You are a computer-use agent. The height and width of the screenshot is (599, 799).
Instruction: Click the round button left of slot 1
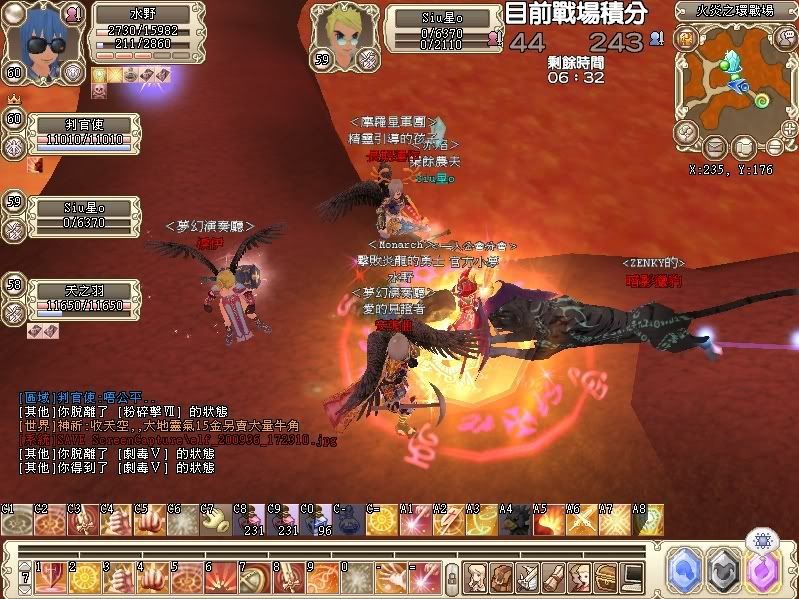tap(23, 577)
